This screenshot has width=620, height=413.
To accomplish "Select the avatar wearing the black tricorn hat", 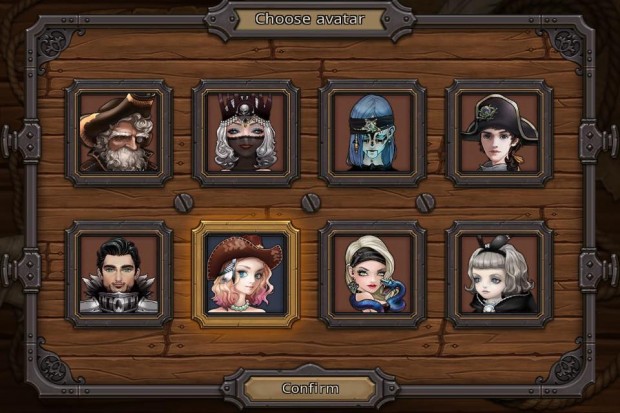I will coord(499,133).
